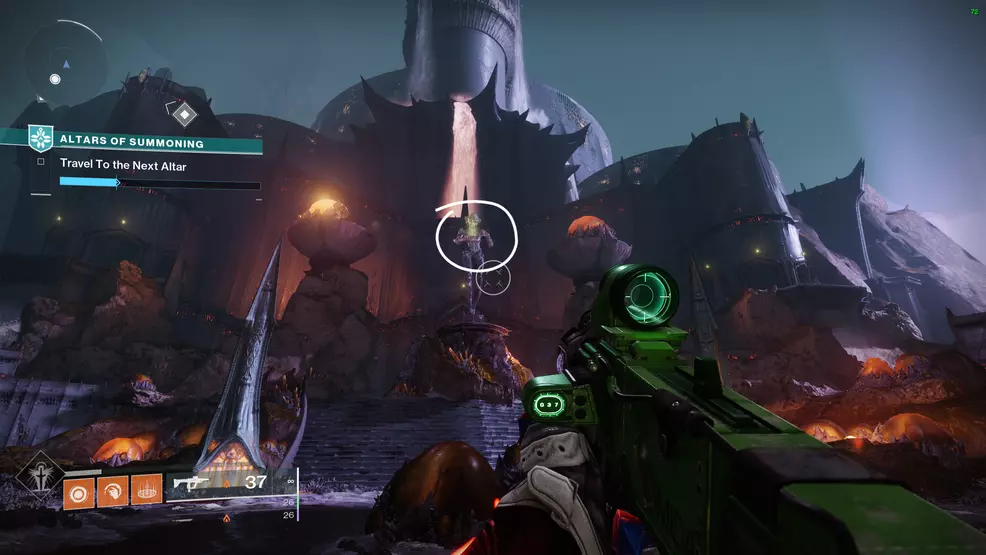Use the grenade ability ring icon
Viewport: 986px width, 555px height.
80,491
